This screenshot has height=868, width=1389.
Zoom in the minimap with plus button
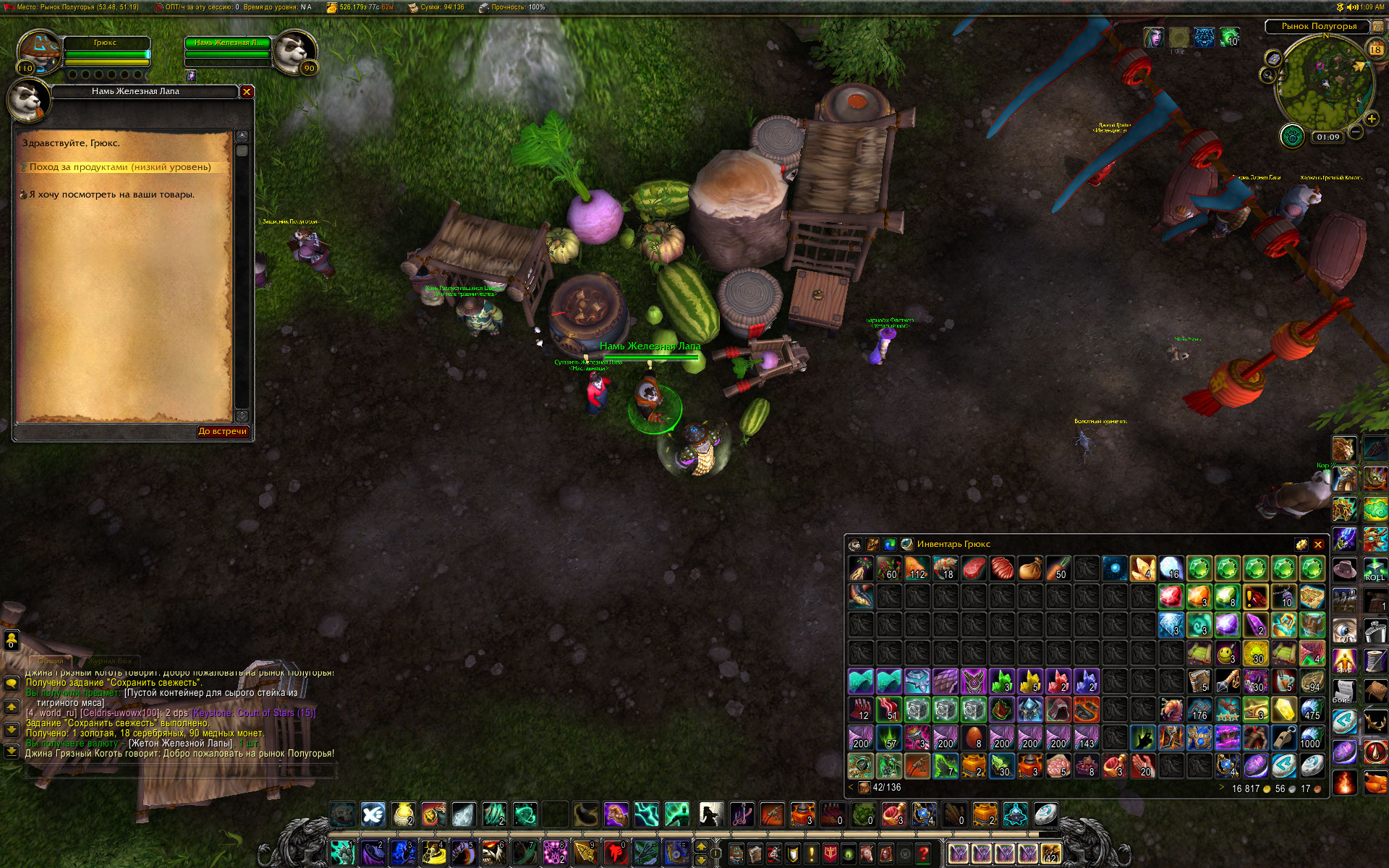[x=1372, y=119]
